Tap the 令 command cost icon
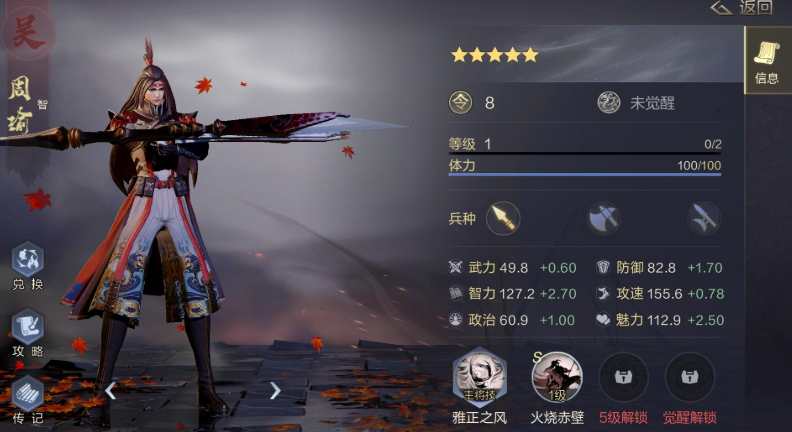This screenshot has width=792, height=432. (x=461, y=103)
